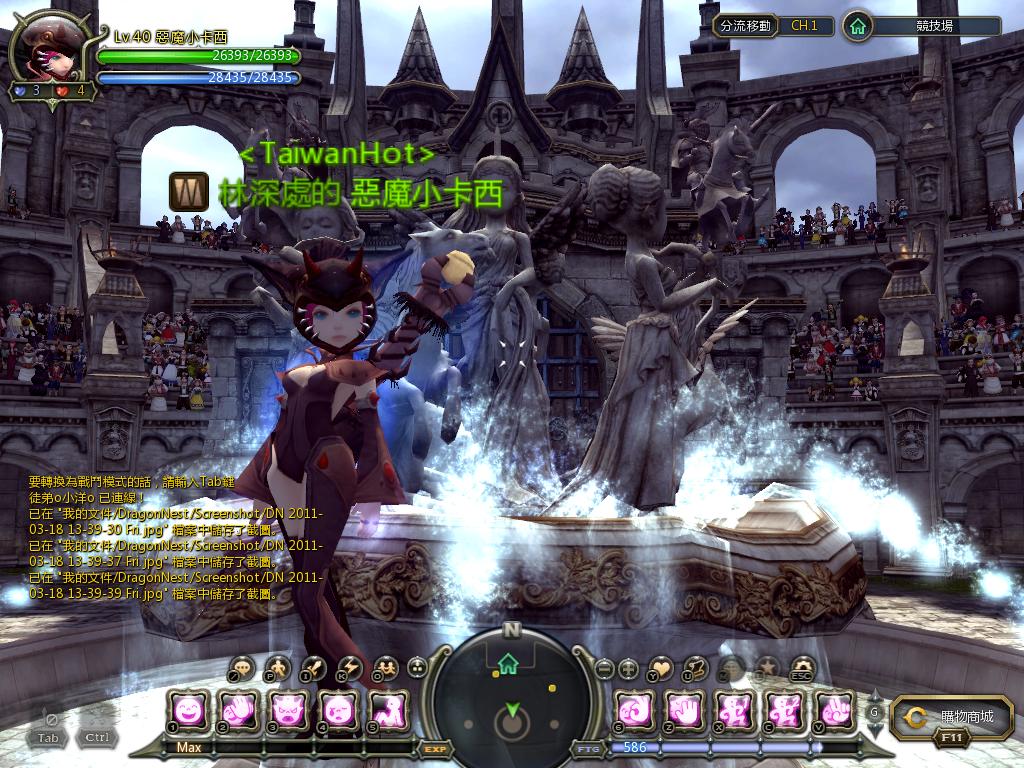The height and width of the screenshot is (768, 1024).
Task: Zoom in the minimap with plus button
Action: pyautogui.click(x=628, y=669)
